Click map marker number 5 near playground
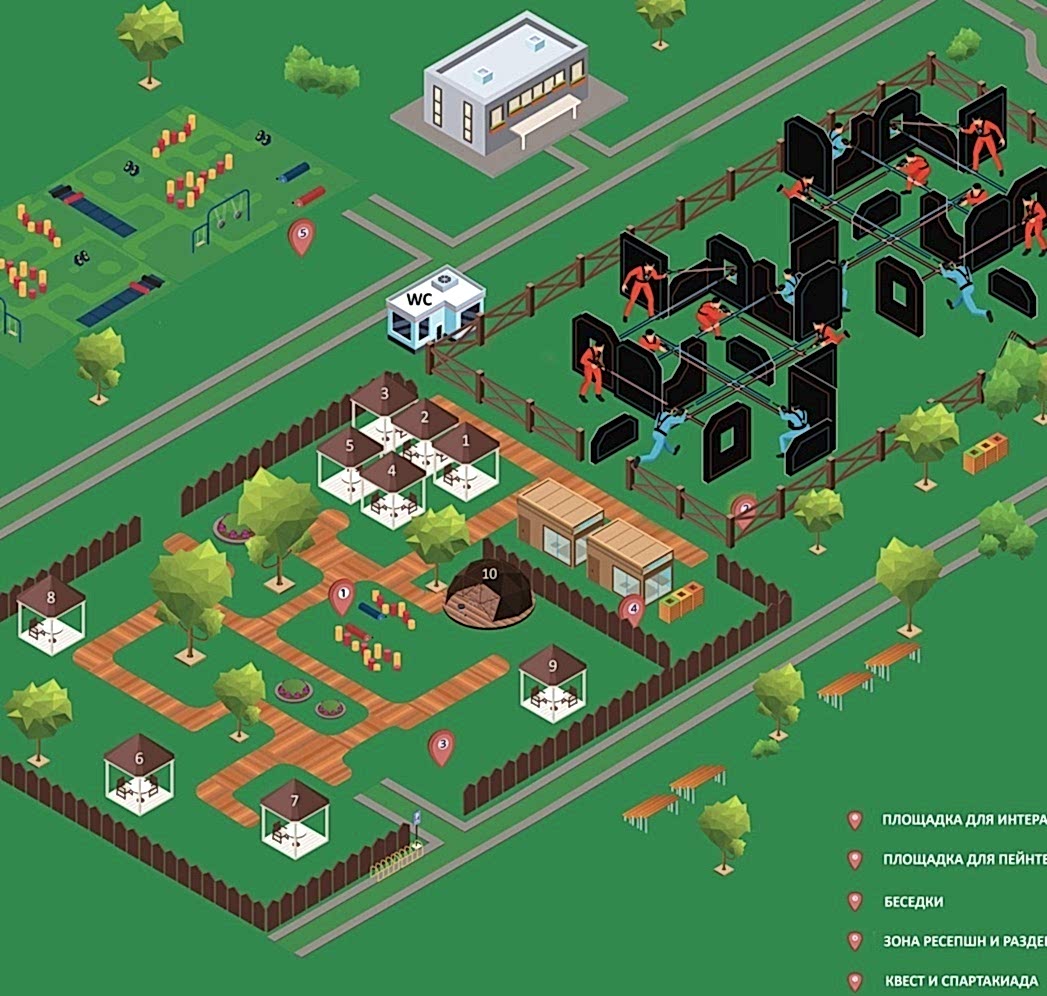The height and width of the screenshot is (996, 1047). [x=301, y=237]
